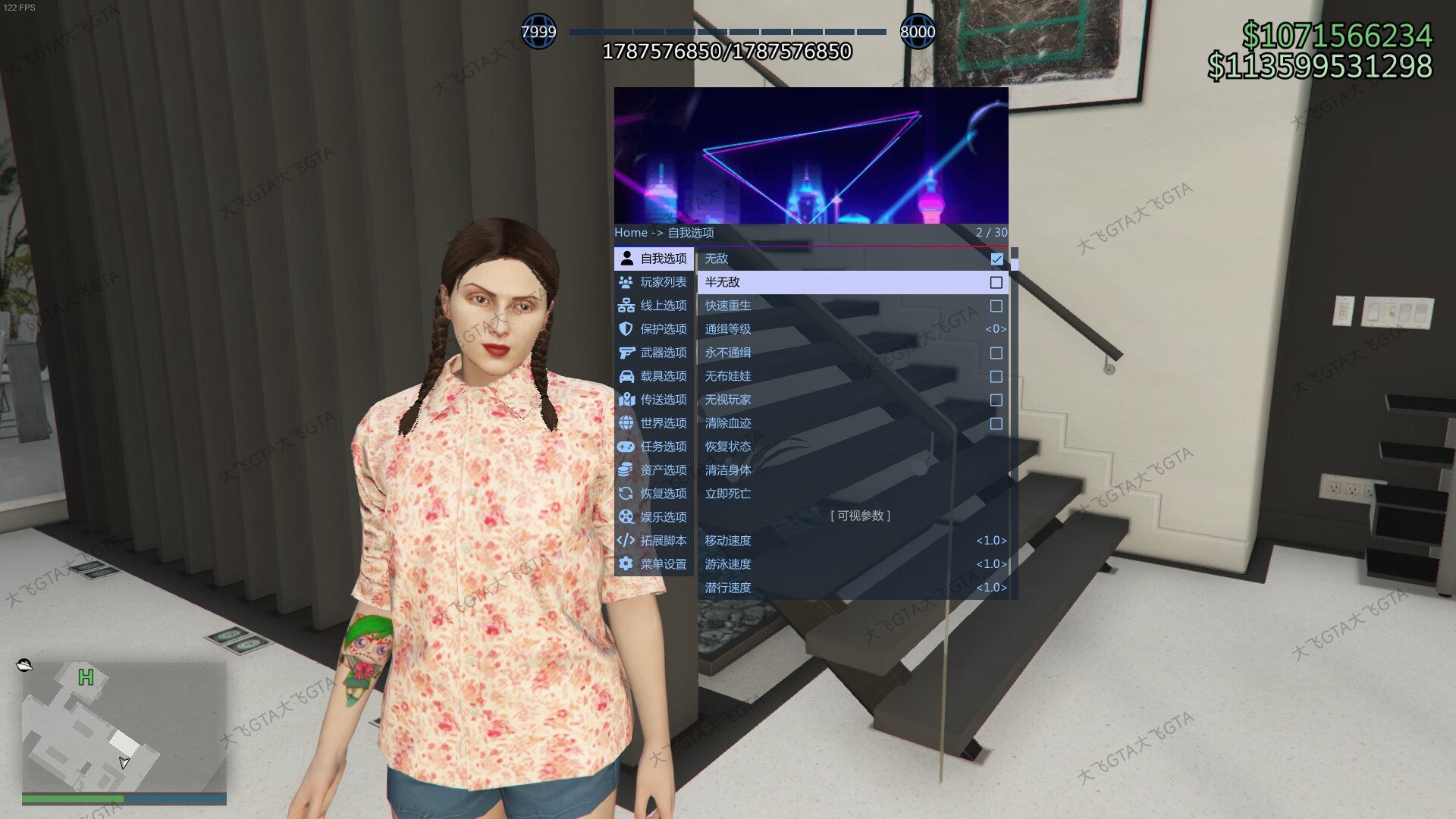Tick the 永不通缉 never wanted checkbox
The width and height of the screenshot is (1456, 819).
point(996,353)
